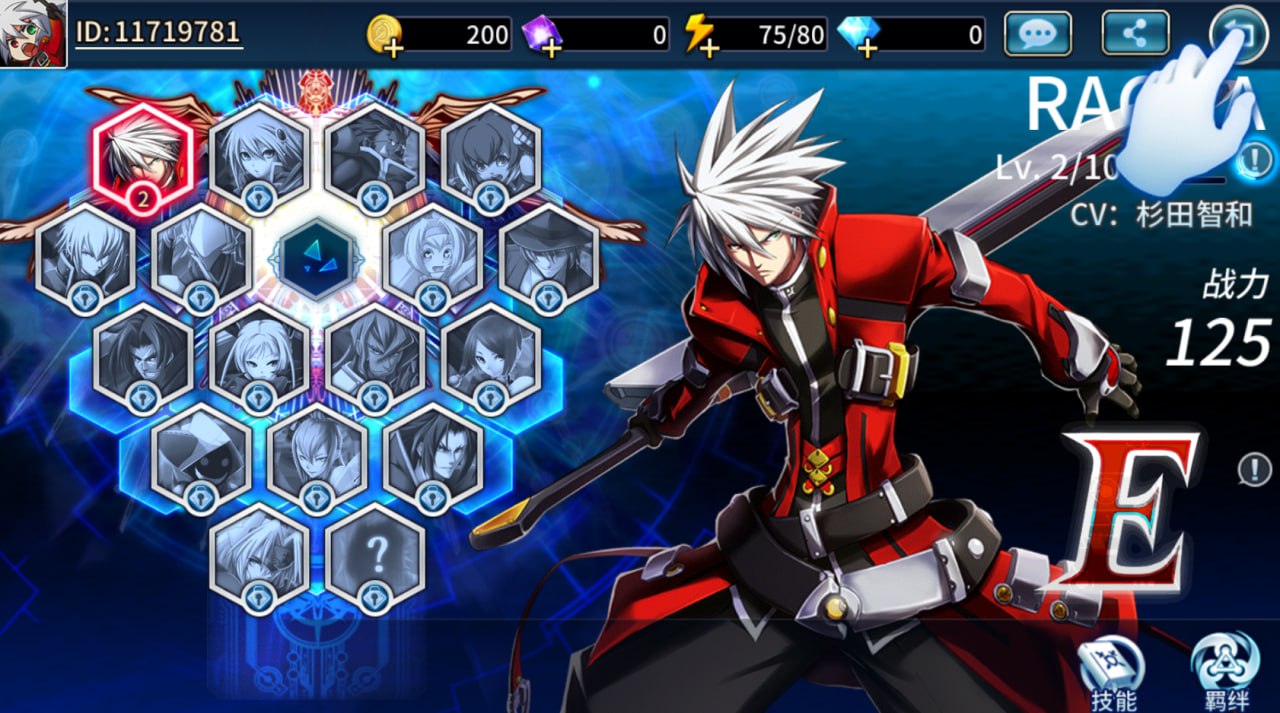Refill the lightning energy
The image size is (1280, 713).
[700, 36]
